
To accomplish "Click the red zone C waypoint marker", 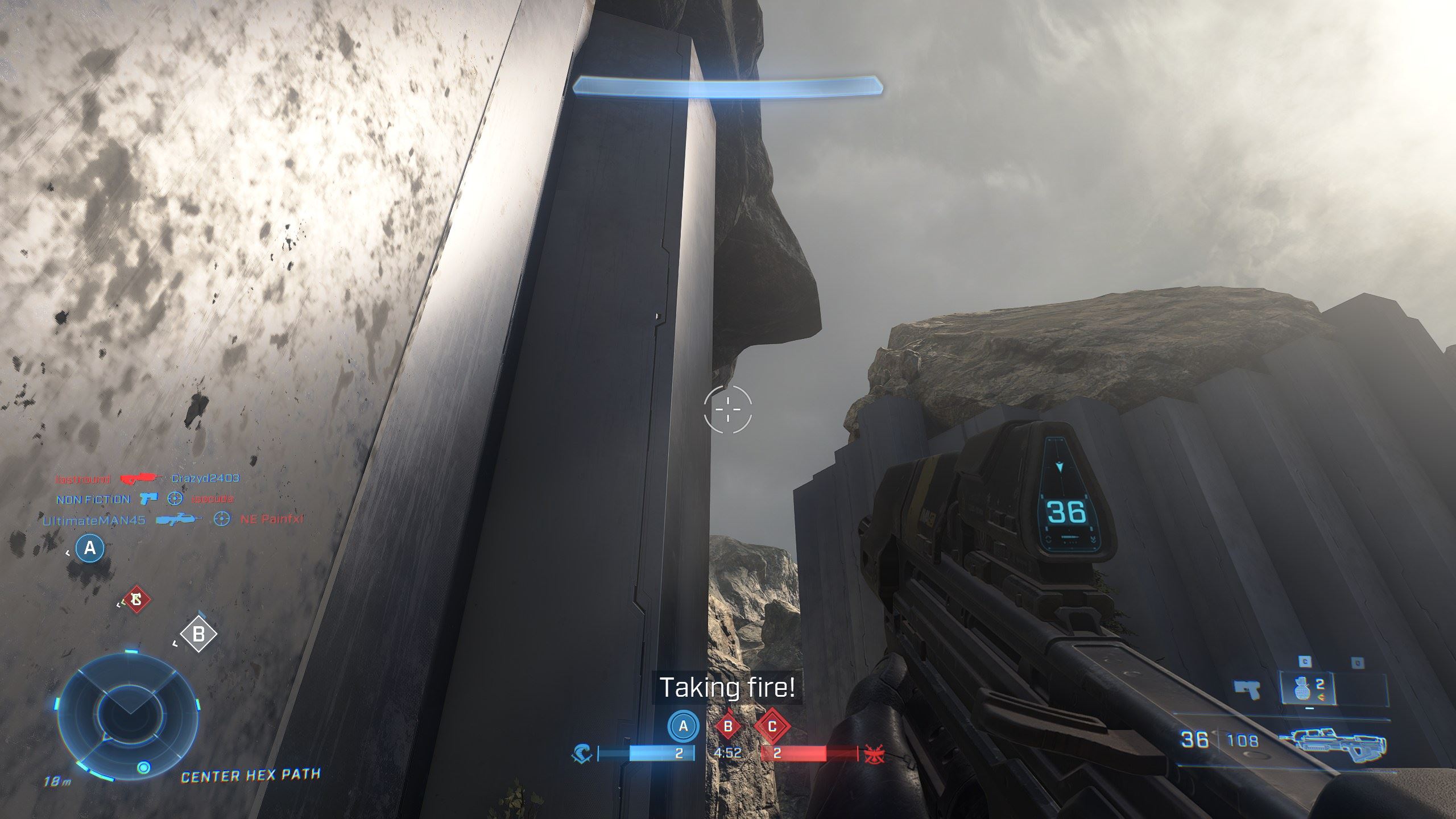I will [x=136, y=599].
